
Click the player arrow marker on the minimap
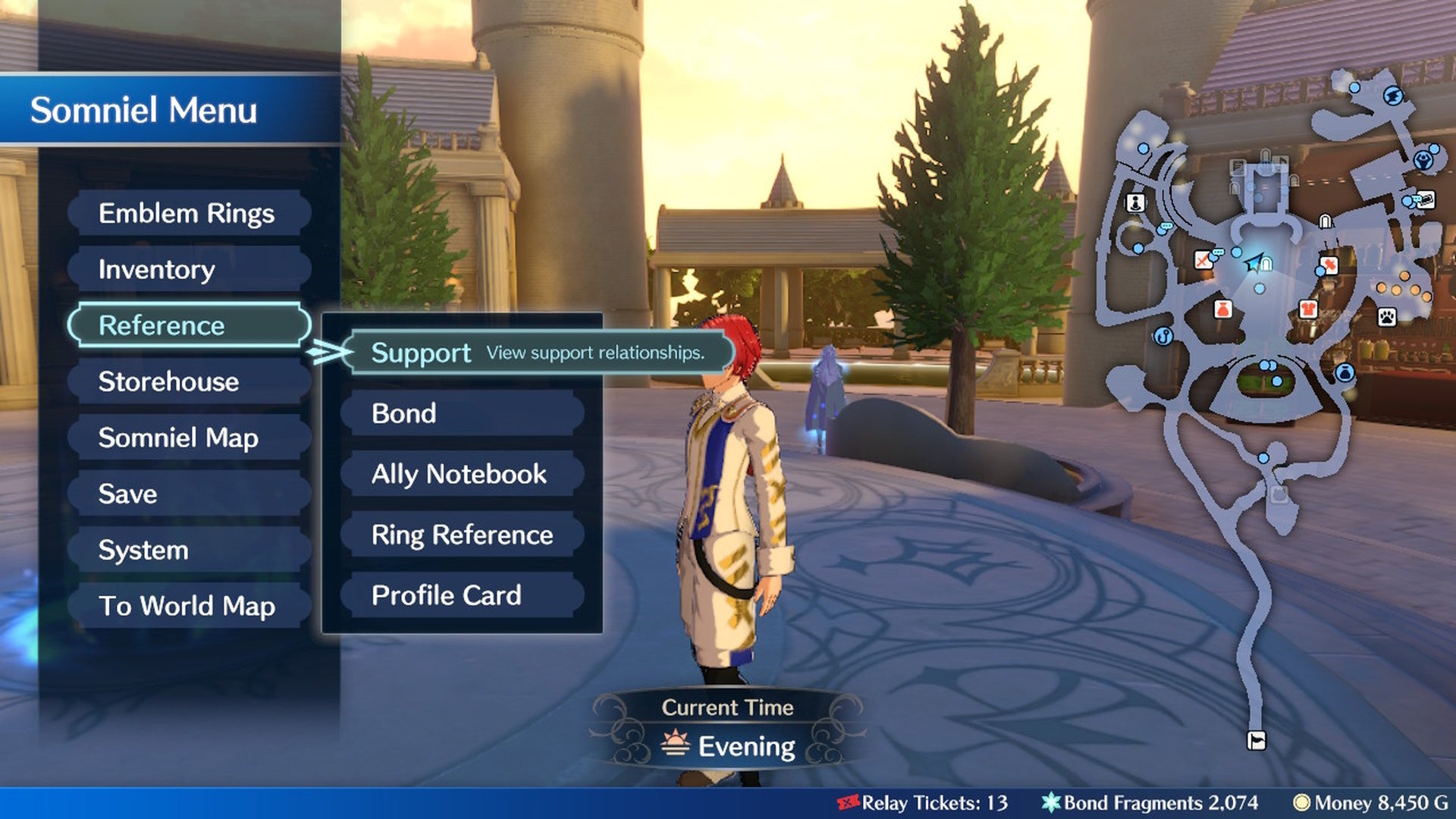tap(1254, 263)
